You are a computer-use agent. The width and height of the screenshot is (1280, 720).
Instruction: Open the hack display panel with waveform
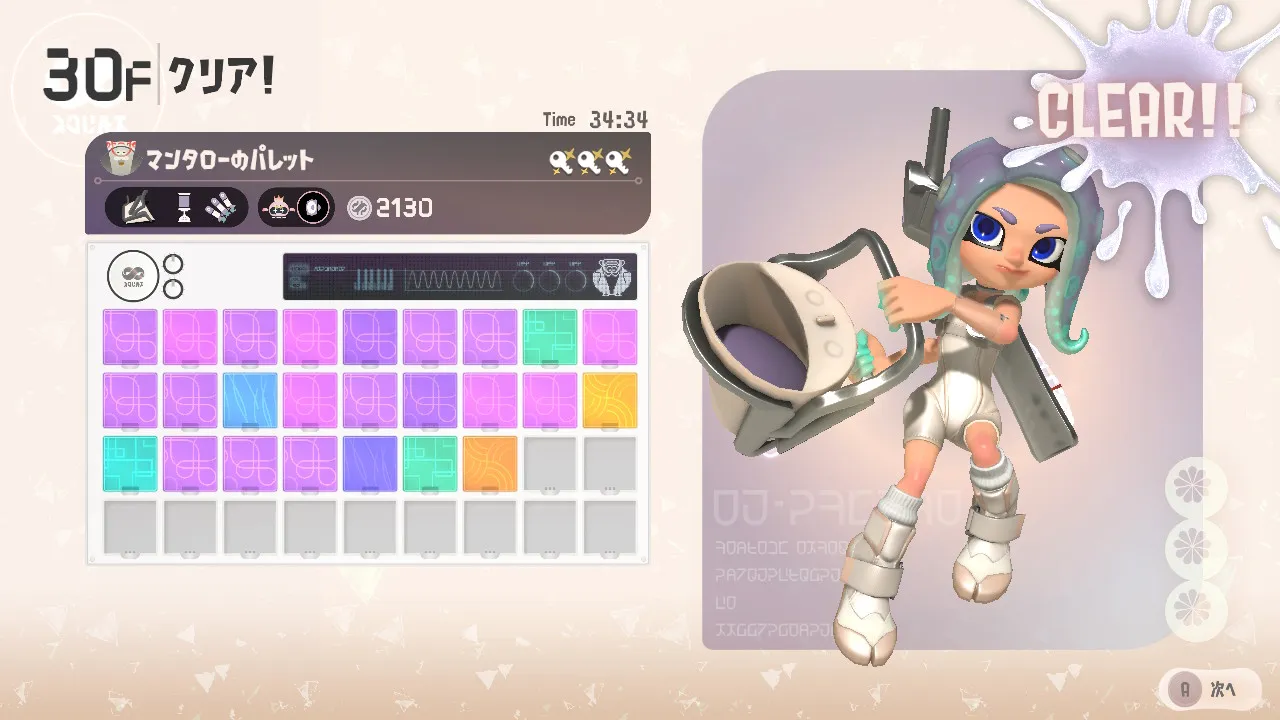click(x=460, y=277)
